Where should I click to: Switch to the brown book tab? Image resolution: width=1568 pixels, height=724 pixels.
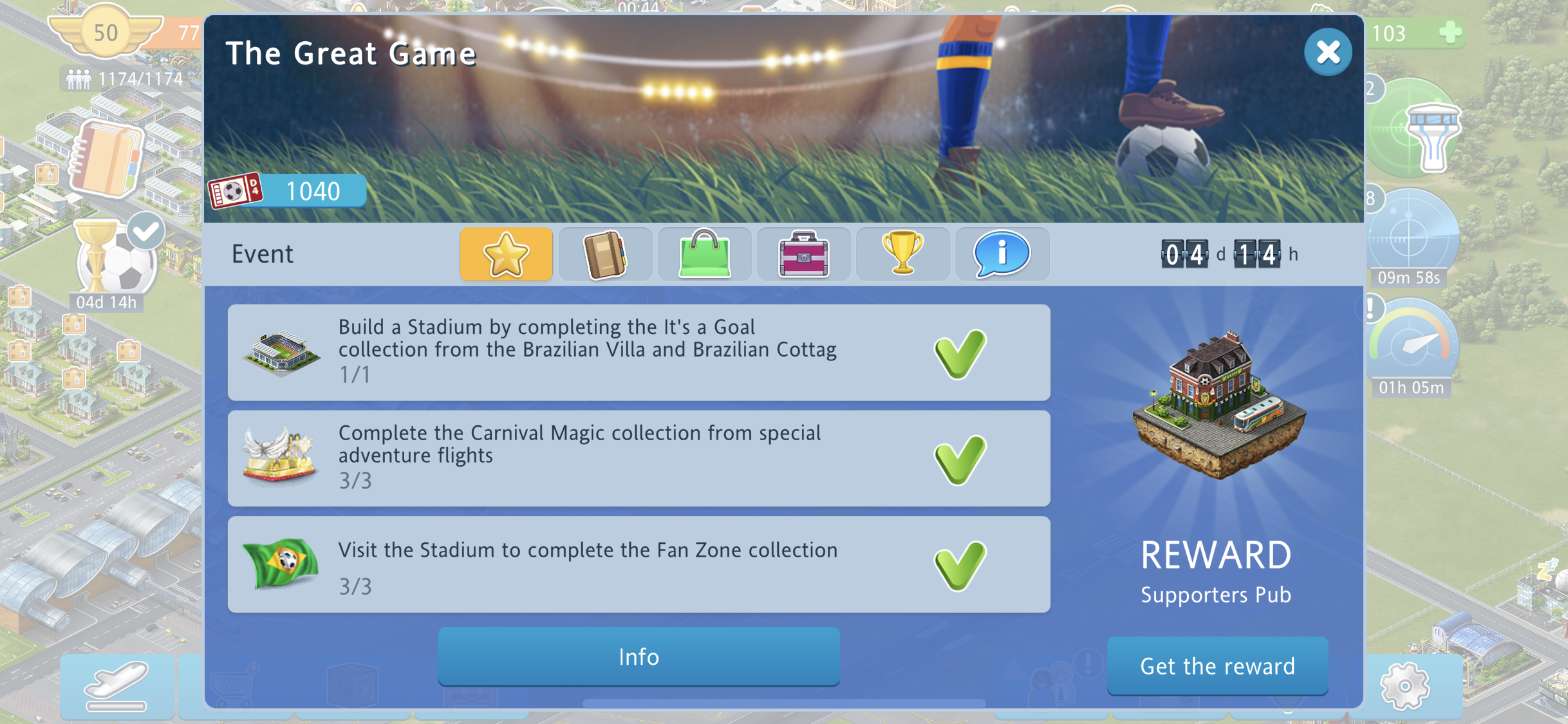point(605,254)
